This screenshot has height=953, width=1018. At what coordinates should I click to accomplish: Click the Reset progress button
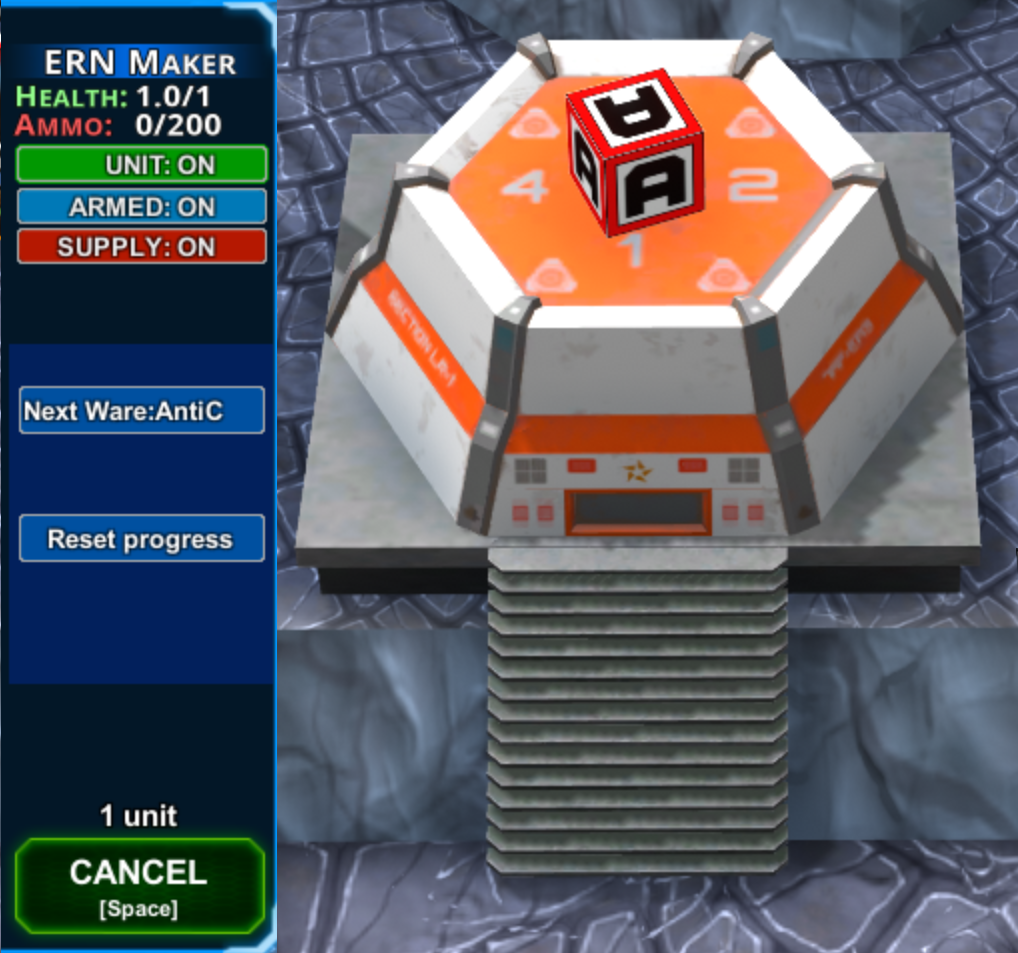(142, 539)
